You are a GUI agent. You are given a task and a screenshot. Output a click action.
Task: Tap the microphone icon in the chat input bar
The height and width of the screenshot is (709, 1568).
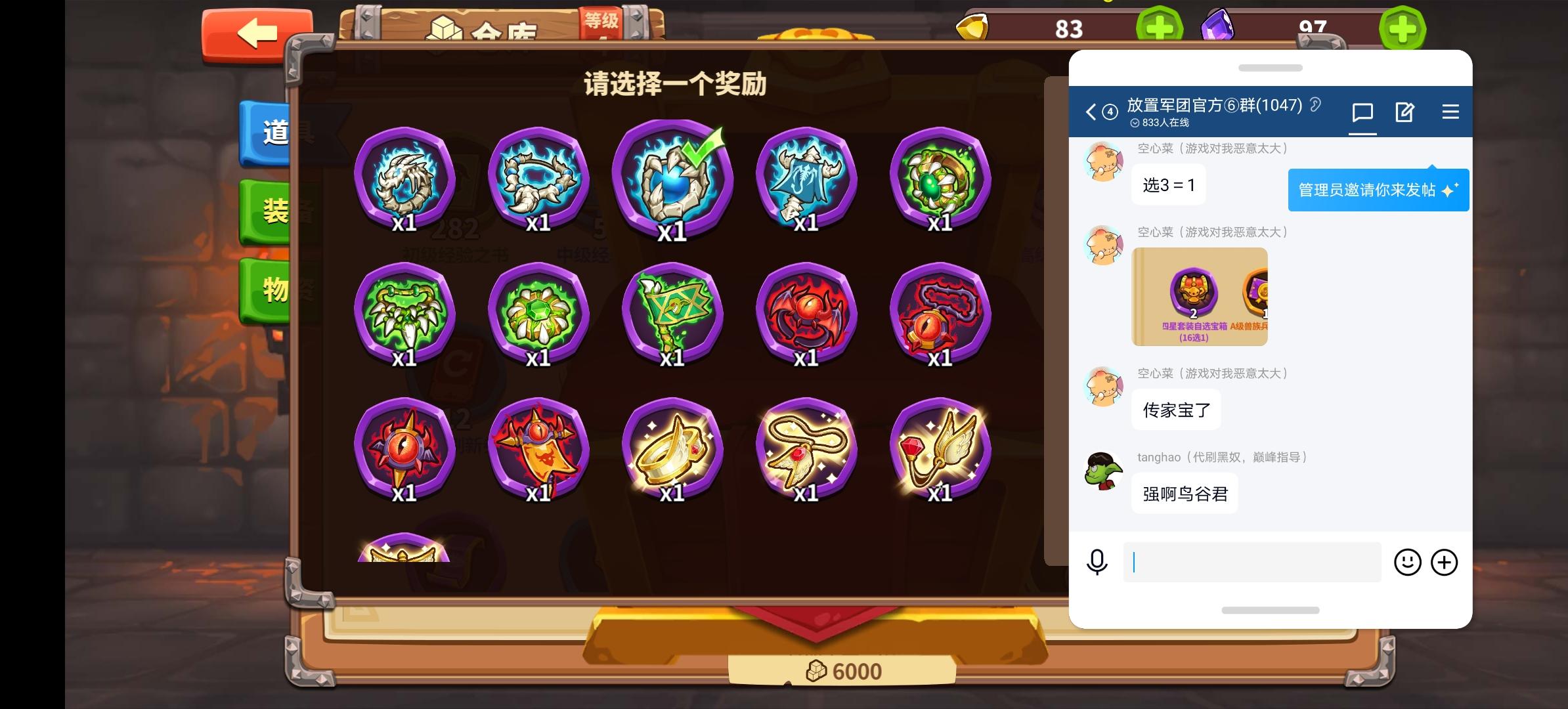click(x=1097, y=563)
